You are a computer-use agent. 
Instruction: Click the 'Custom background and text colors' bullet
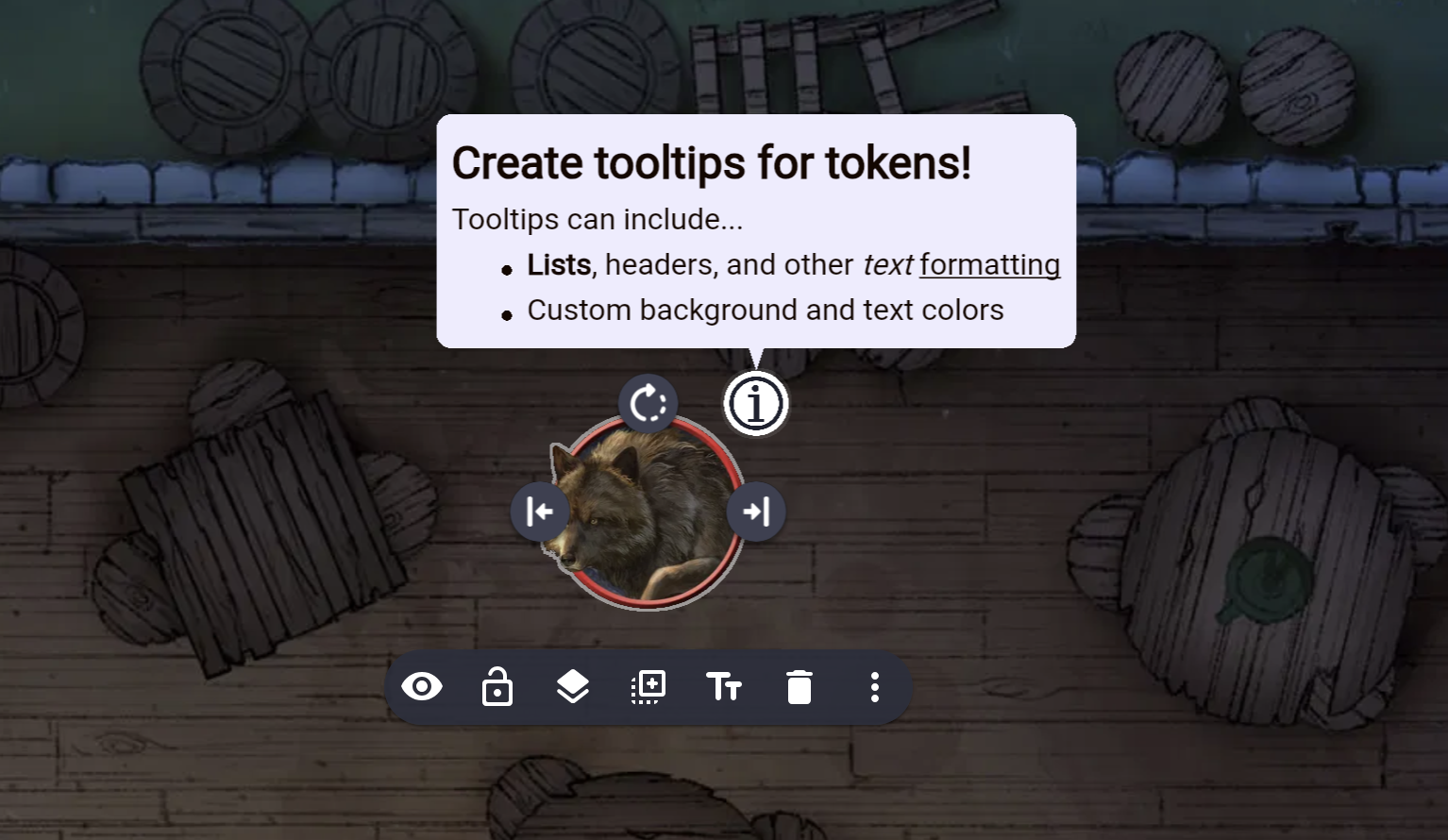[x=765, y=310]
